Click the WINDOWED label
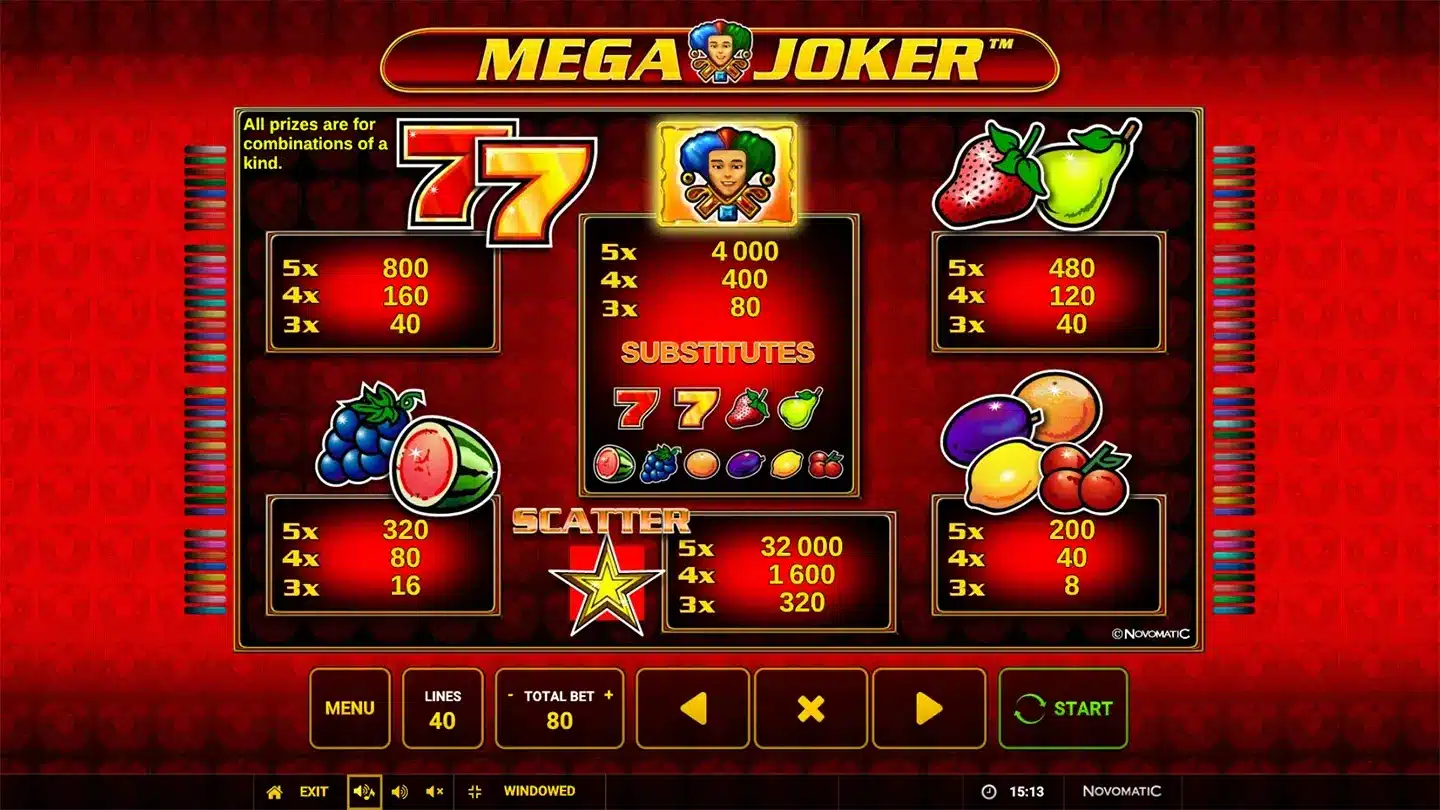Screen dimensions: 1440x810 pos(540,791)
